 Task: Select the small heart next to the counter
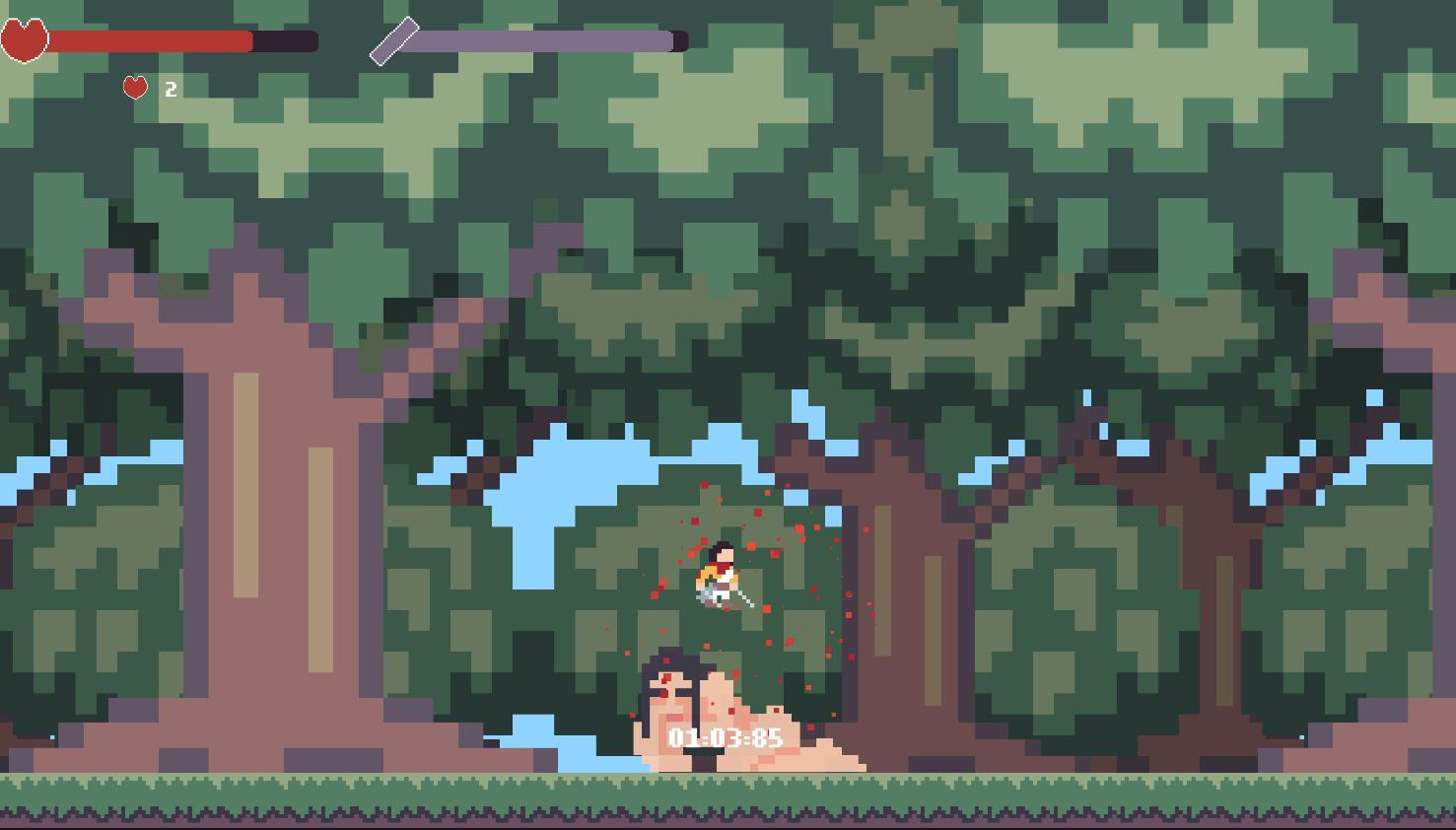click(135, 88)
